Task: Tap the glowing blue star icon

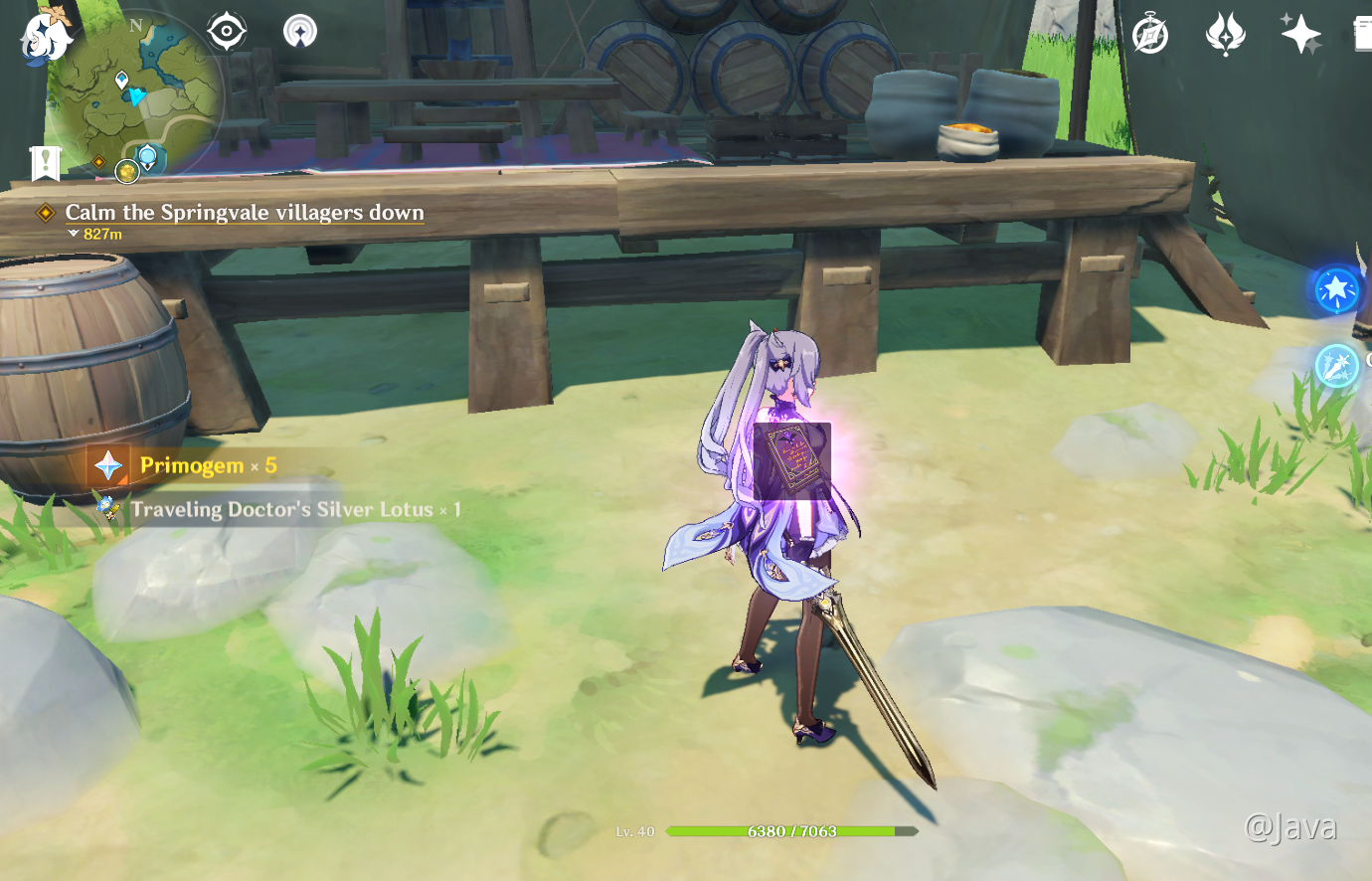Action: tap(1336, 290)
